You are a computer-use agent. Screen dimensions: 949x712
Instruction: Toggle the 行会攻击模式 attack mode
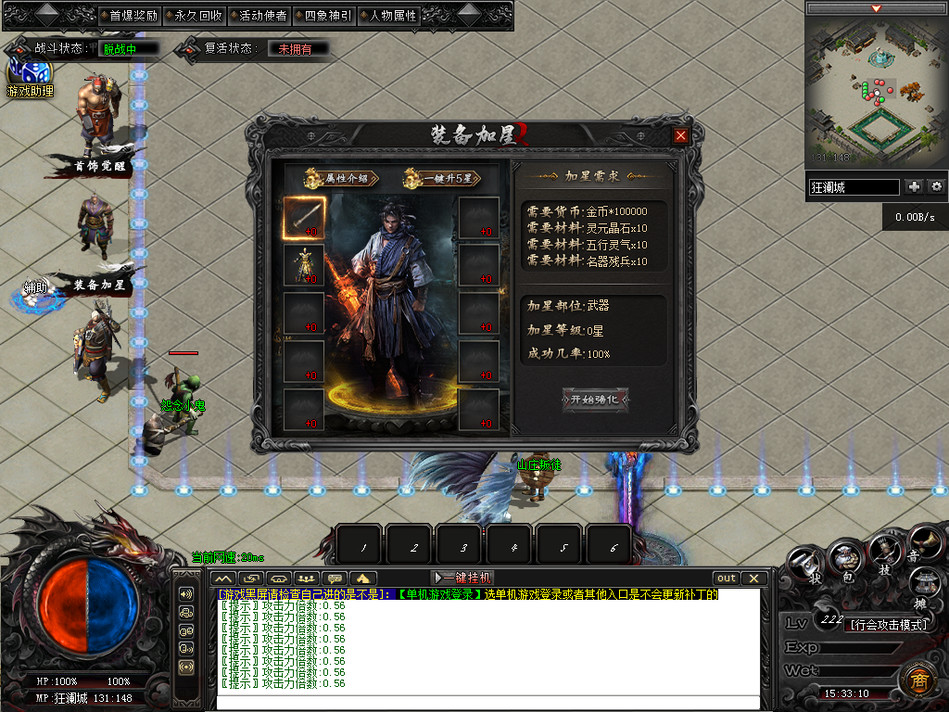[x=889, y=624]
